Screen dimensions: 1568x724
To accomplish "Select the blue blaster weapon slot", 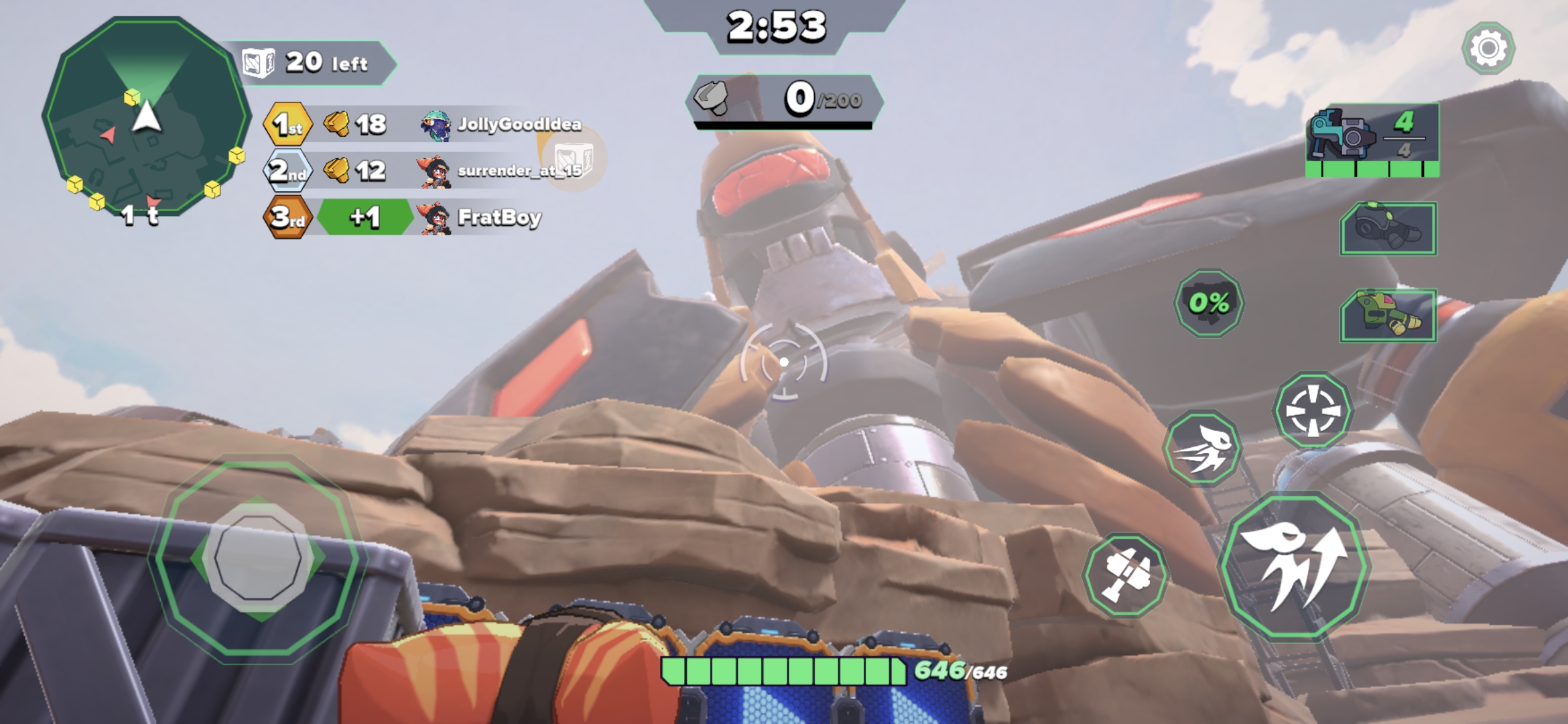I will point(1372,139).
